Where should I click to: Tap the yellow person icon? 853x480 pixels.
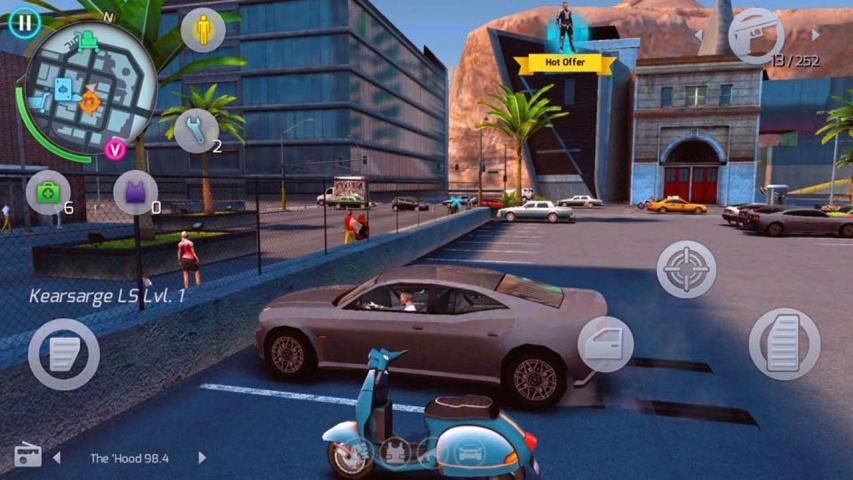tap(204, 30)
